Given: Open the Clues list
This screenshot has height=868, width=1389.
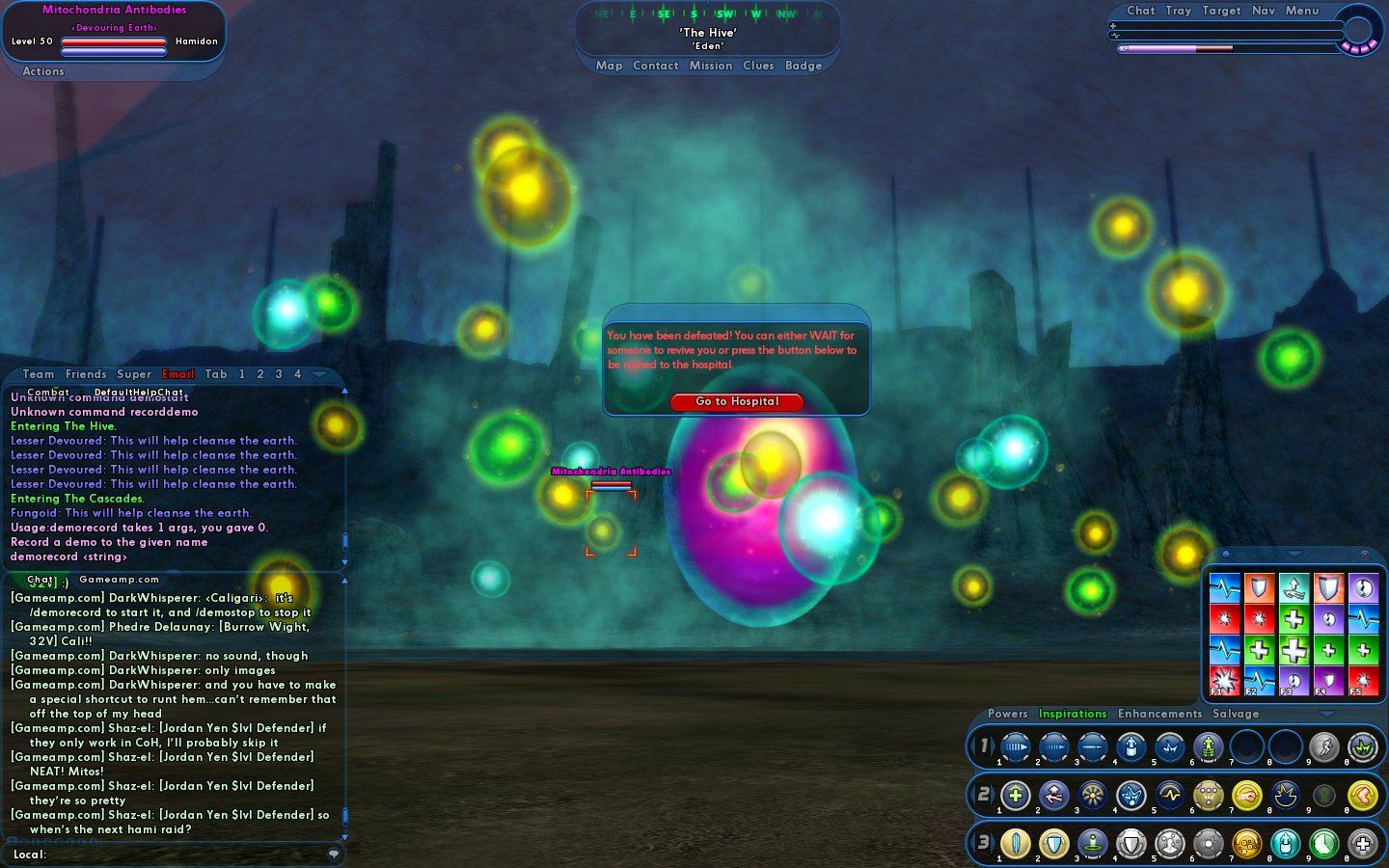Looking at the screenshot, I should click(758, 66).
